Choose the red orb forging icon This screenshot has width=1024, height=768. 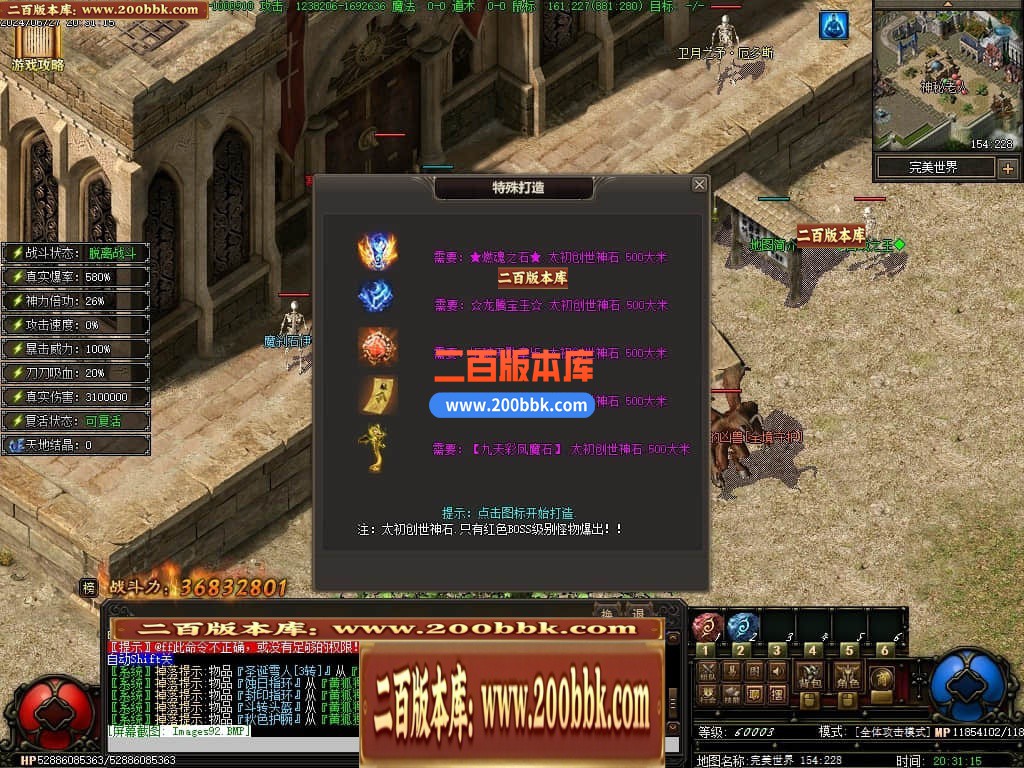(x=378, y=346)
